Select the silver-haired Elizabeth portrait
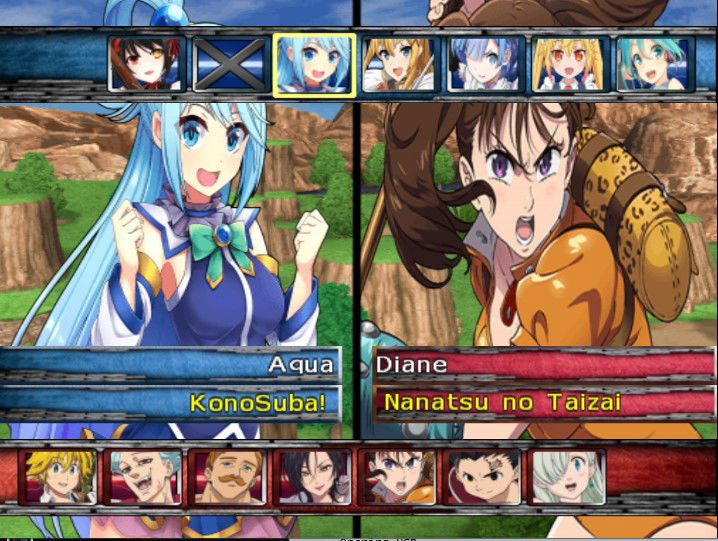 coord(568,476)
